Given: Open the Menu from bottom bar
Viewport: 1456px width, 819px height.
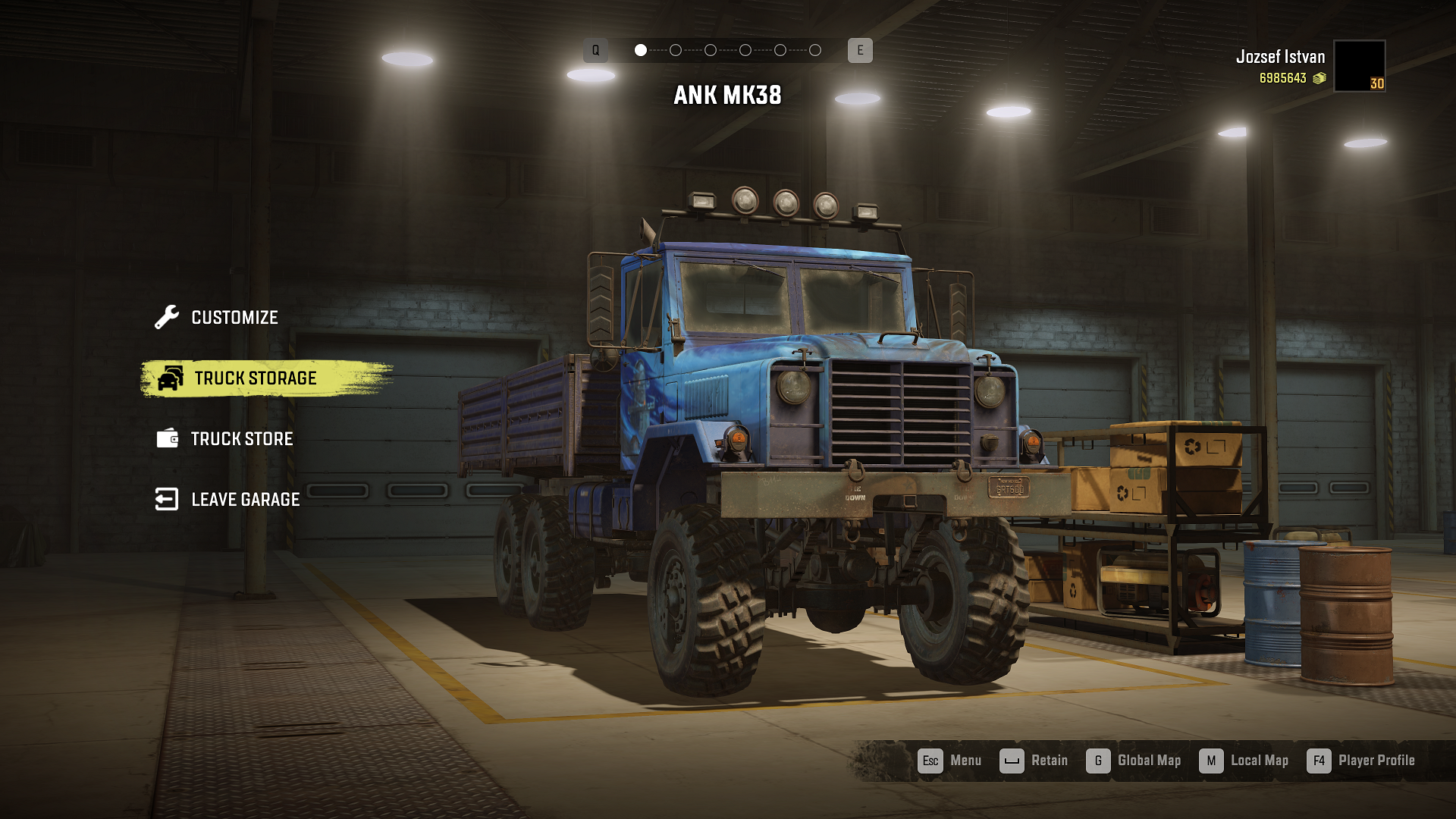Looking at the screenshot, I should [x=949, y=761].
